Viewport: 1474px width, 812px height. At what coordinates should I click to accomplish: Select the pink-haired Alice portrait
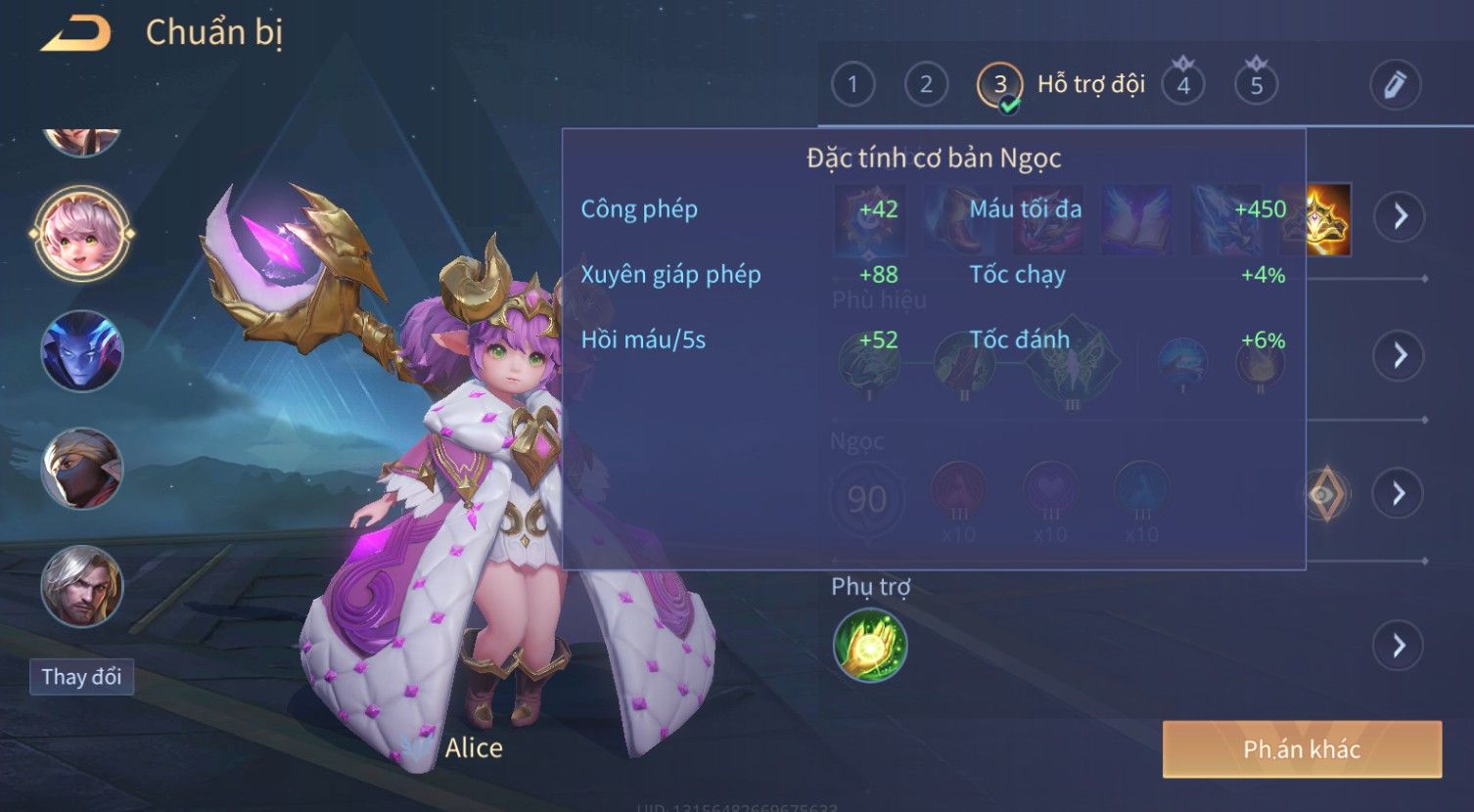[x=82, y=234]
